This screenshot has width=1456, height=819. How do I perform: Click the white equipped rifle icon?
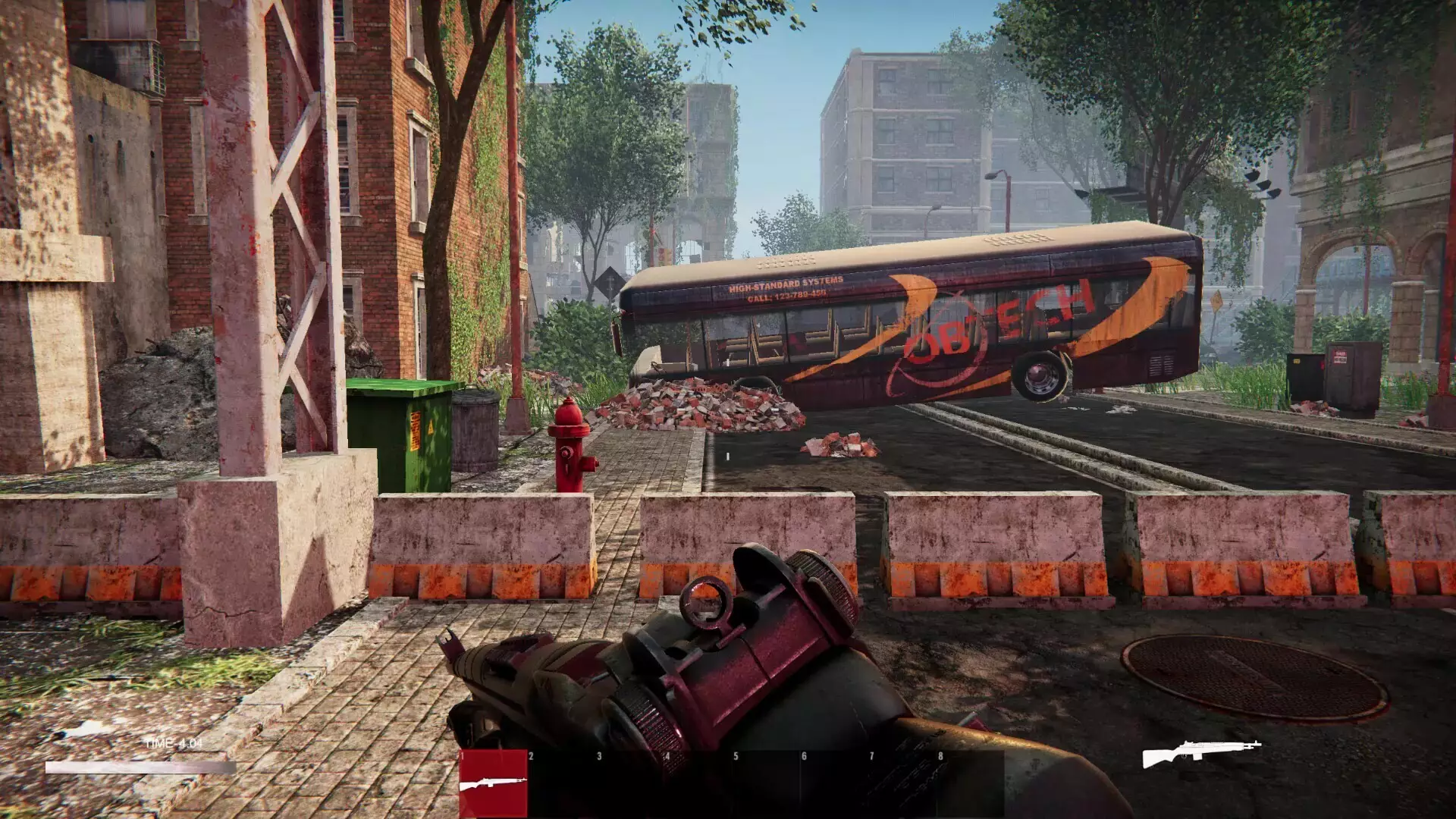[1201, 753]
